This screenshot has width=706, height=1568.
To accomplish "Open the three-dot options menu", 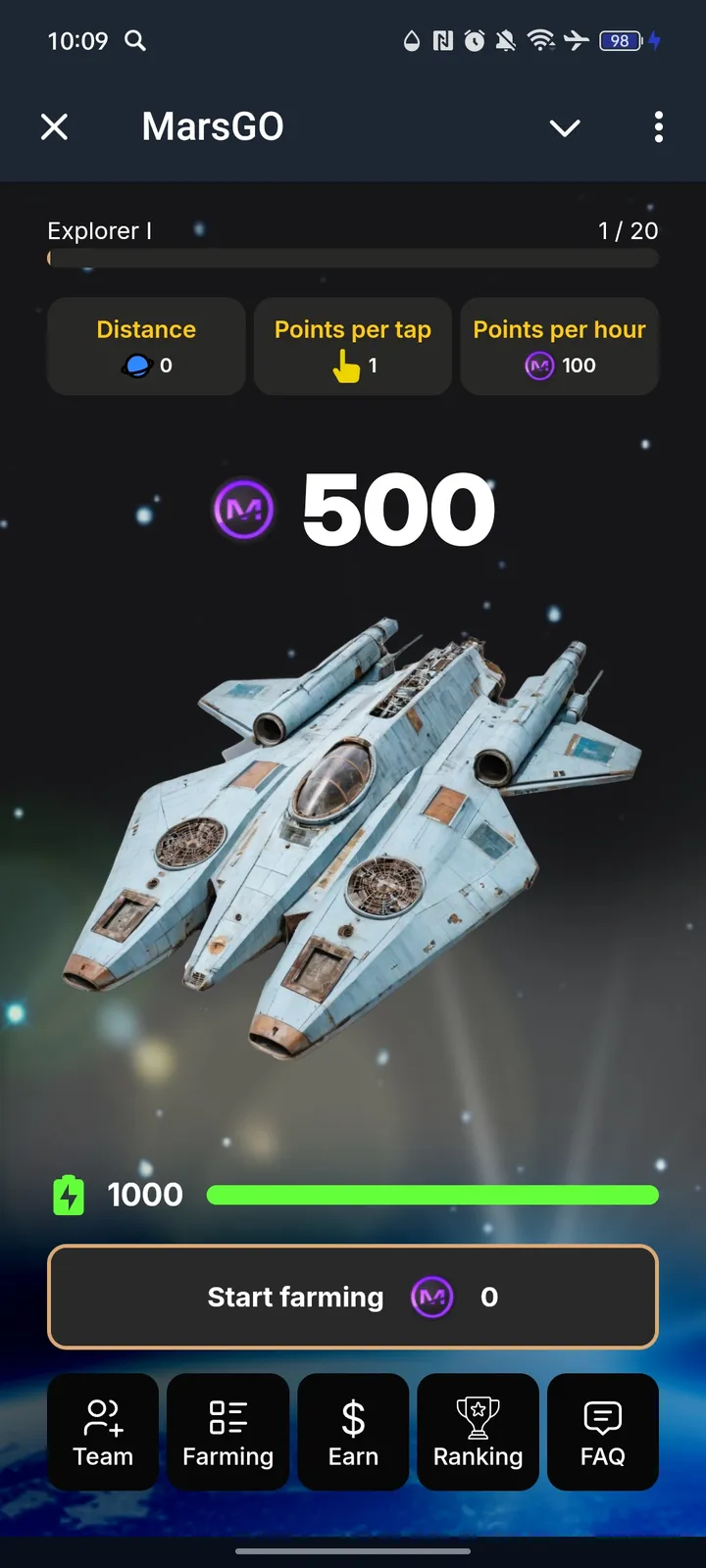I will pyautogui.click(x=658, y=126).
